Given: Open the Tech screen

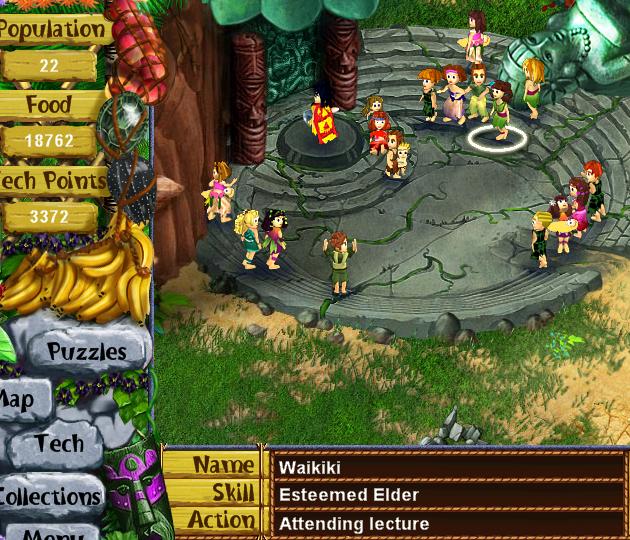Looking at the screenshot, I should click(59, 444).
